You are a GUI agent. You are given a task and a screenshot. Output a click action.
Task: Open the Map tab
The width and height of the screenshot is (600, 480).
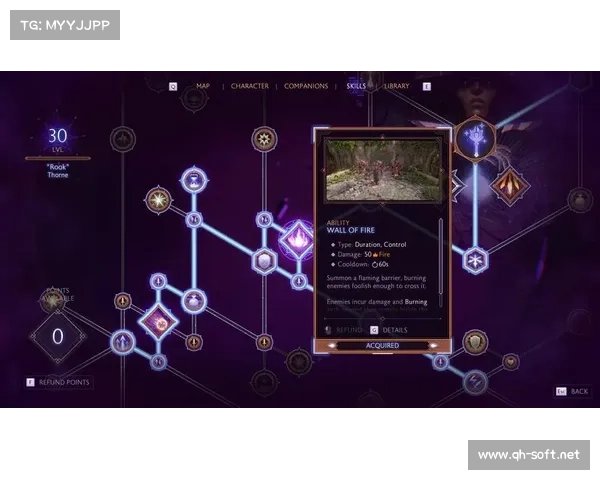[203, 86]
